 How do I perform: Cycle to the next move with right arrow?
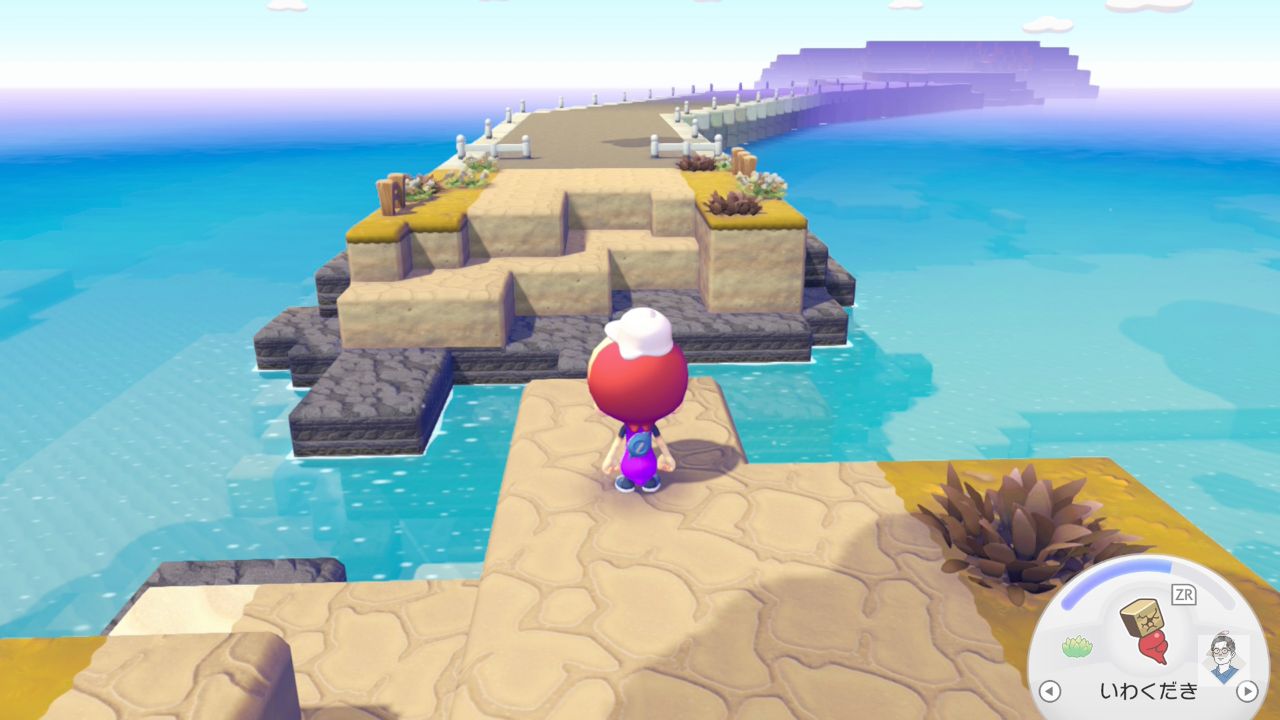tap(1246, 691)
